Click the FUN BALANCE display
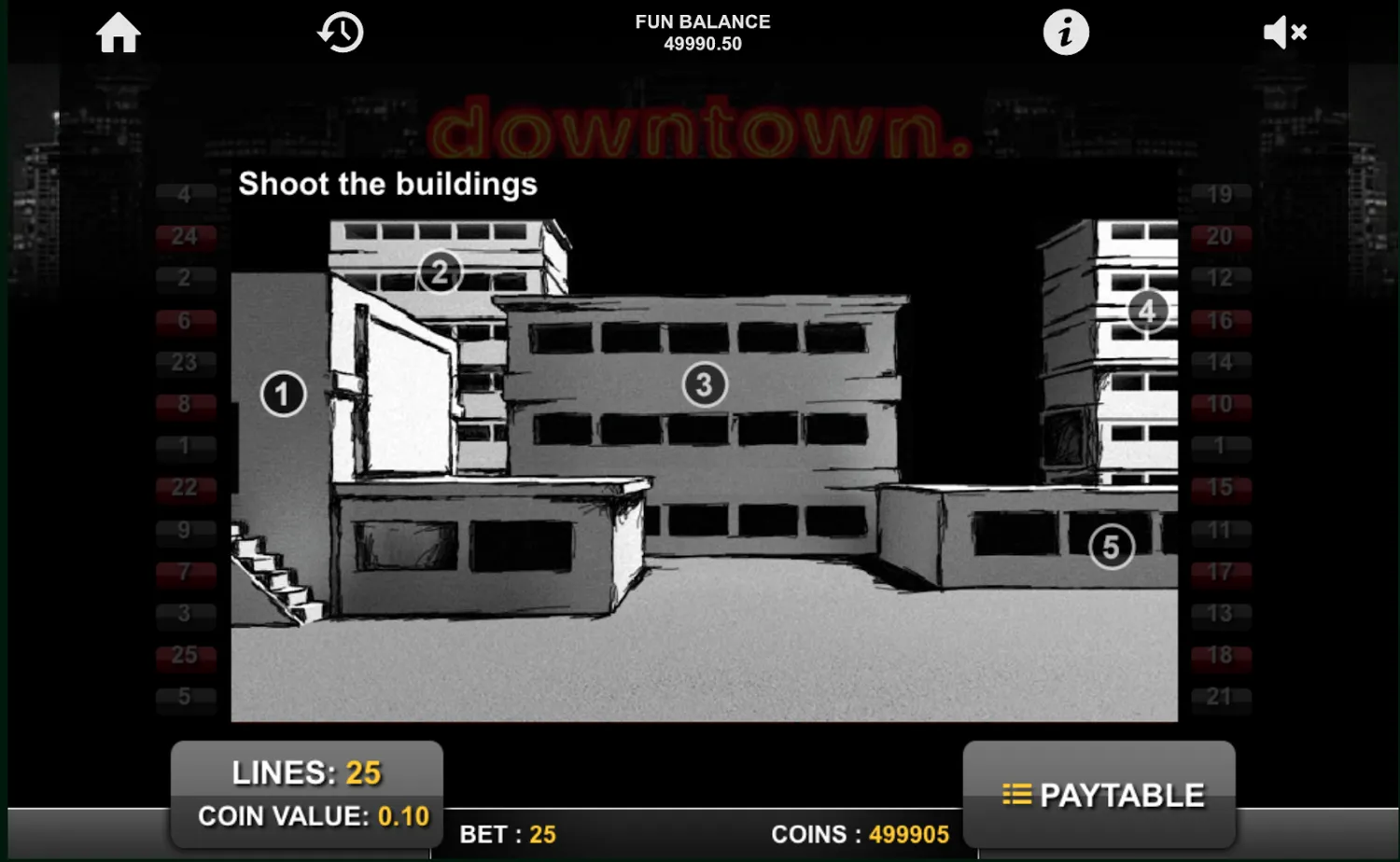Screen dimensions: 1400x862 (702, 32)
